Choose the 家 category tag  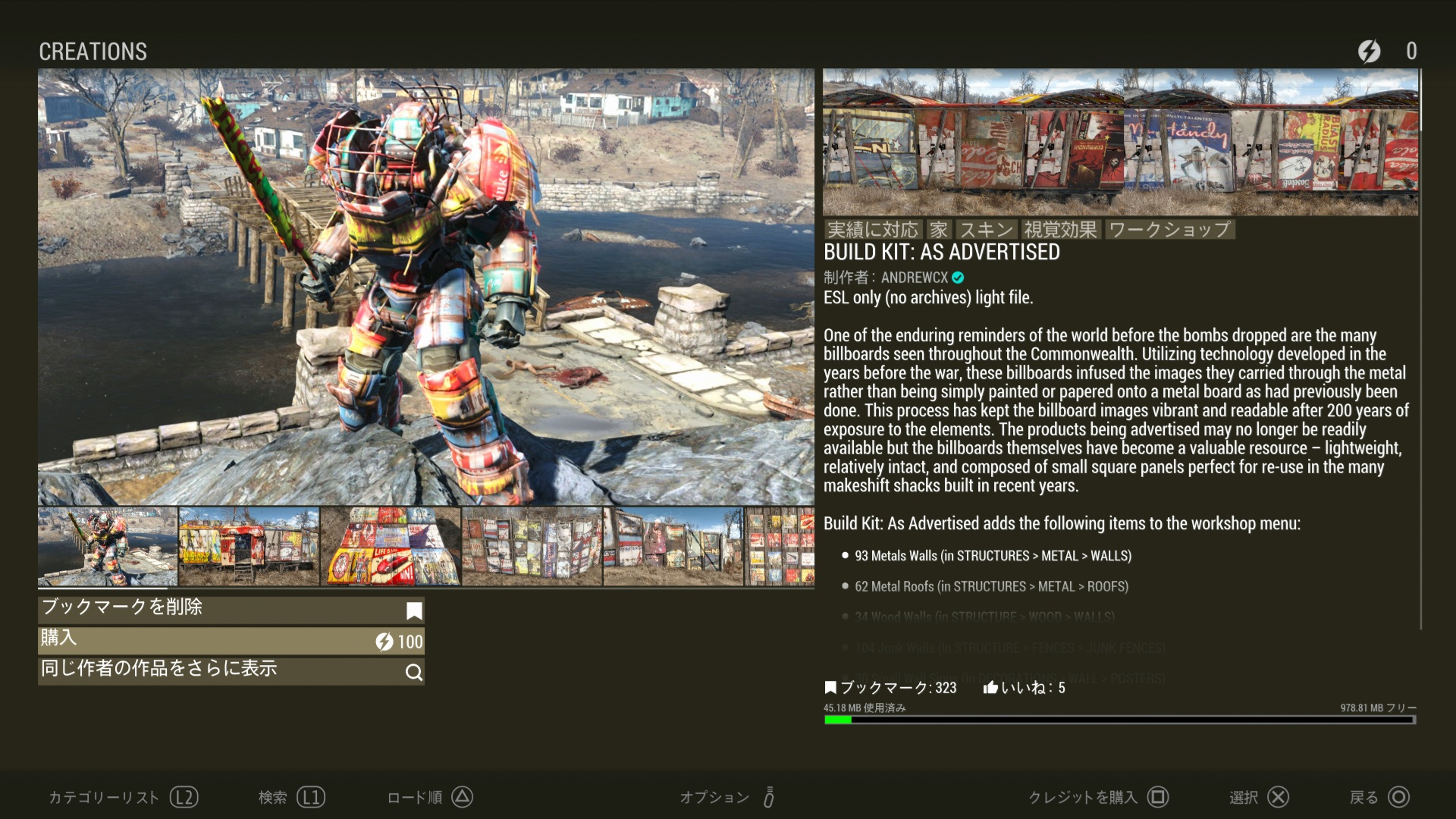pos(939,229)
